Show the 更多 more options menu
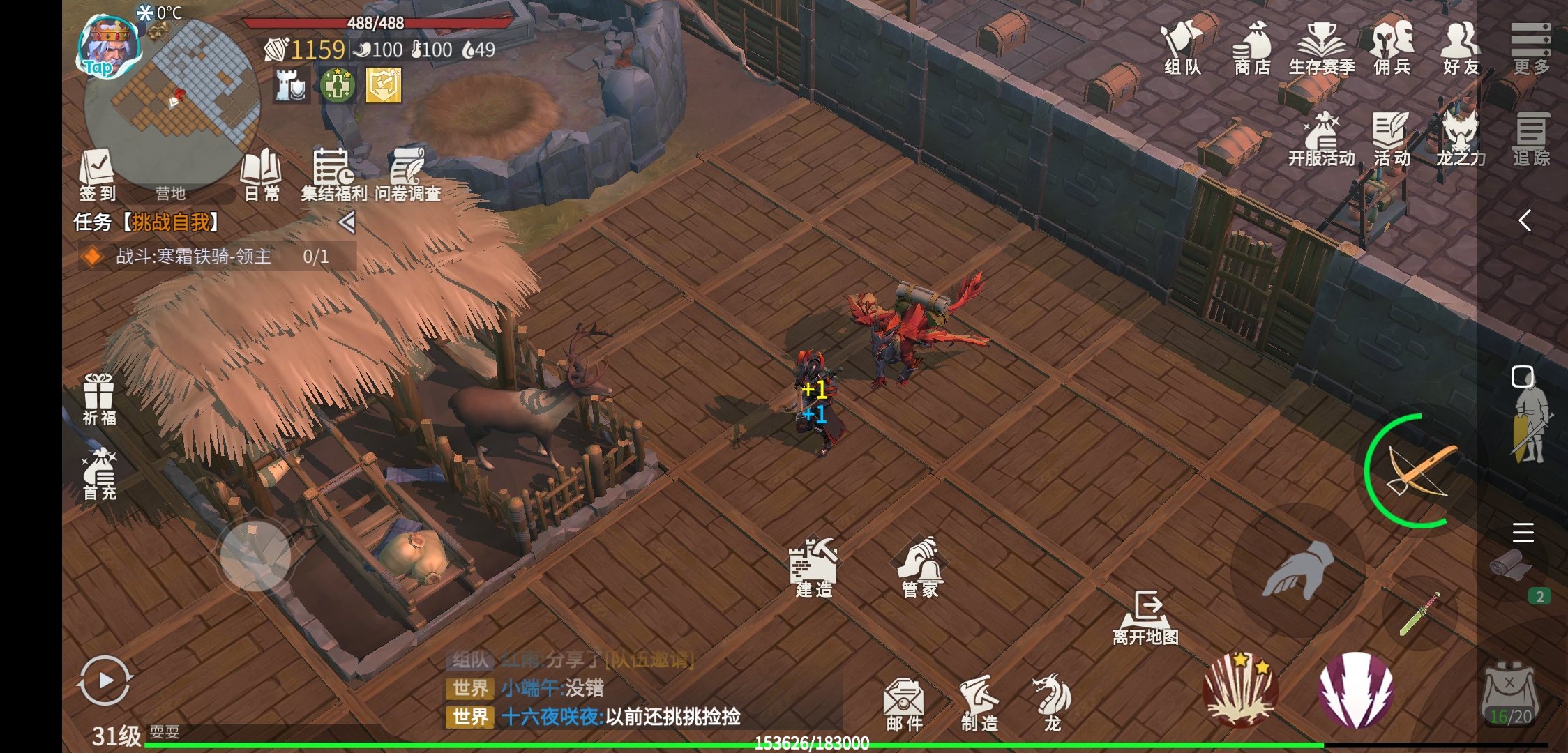 tap(1530, 47)
